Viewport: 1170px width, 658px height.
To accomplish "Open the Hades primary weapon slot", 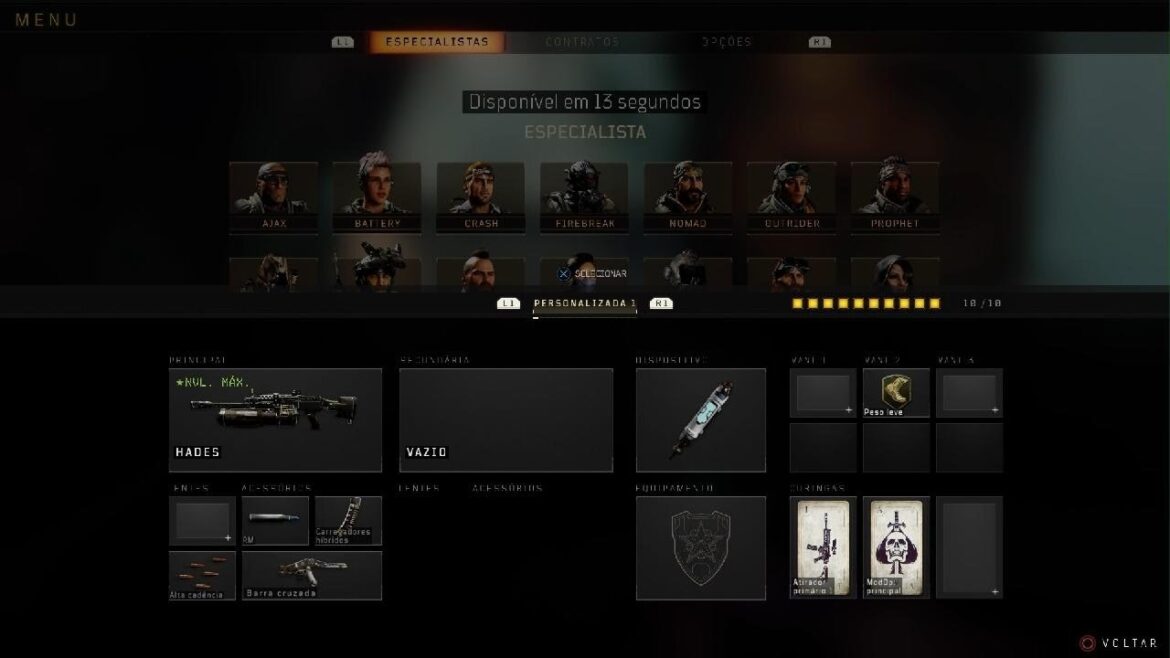I will 275,419.
